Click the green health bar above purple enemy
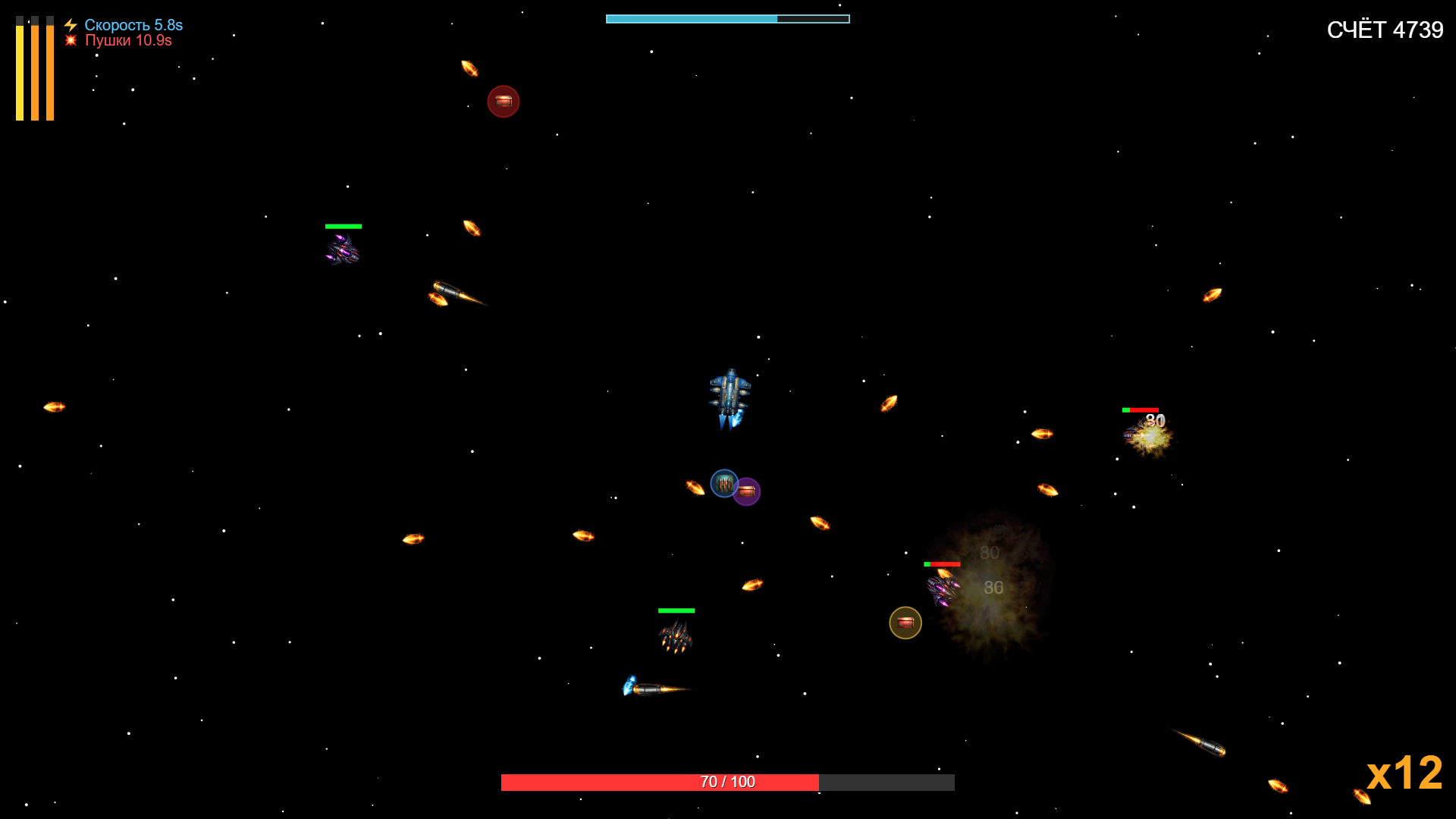 (343, 225)
